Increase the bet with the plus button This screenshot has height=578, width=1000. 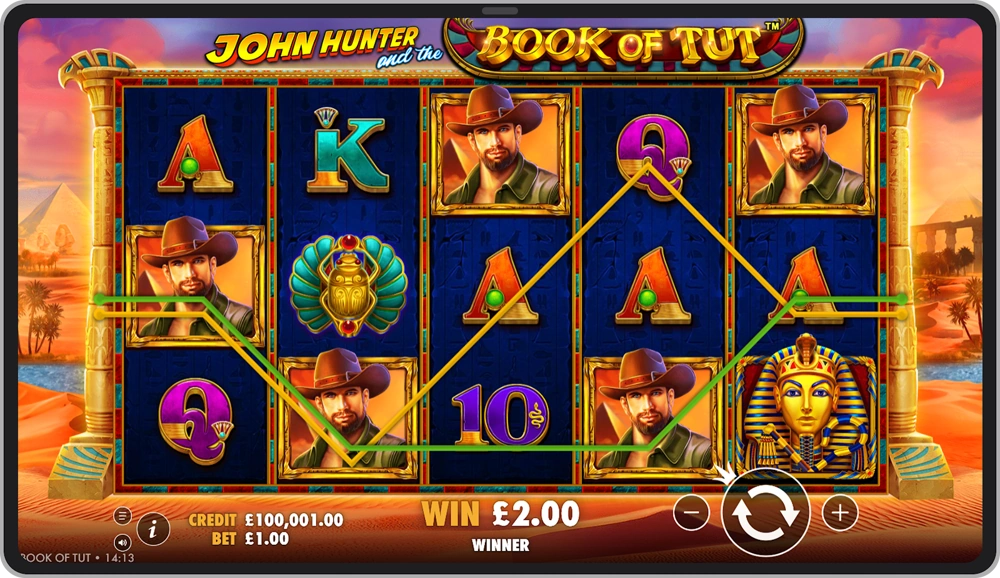point(840,513)
